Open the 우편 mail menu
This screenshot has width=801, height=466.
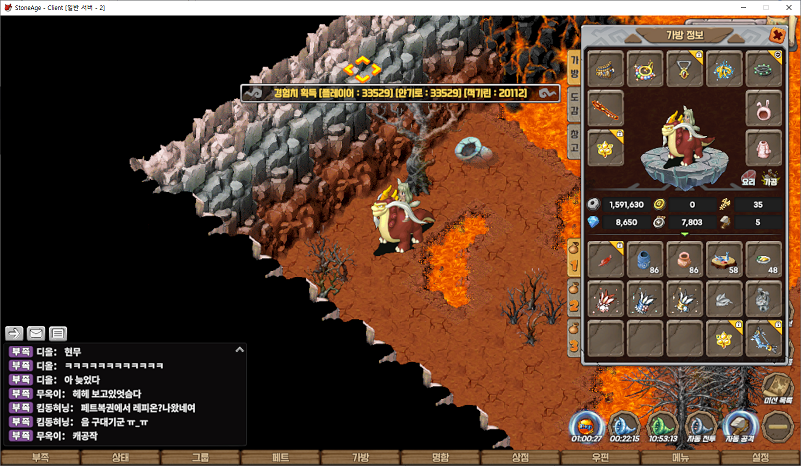(600, 457)
